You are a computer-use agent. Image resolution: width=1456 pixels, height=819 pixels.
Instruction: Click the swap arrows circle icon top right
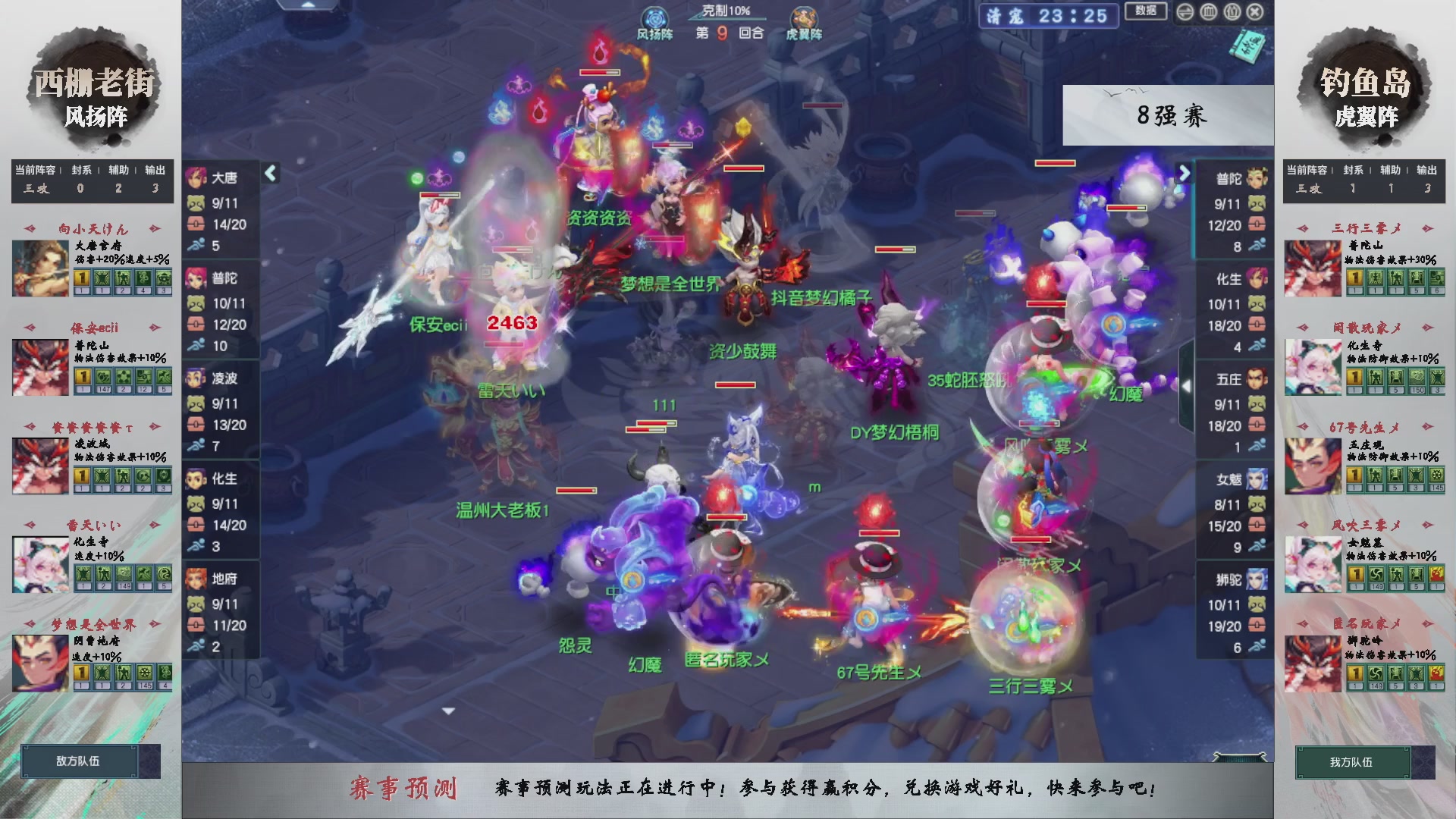tap(1185, 11)
